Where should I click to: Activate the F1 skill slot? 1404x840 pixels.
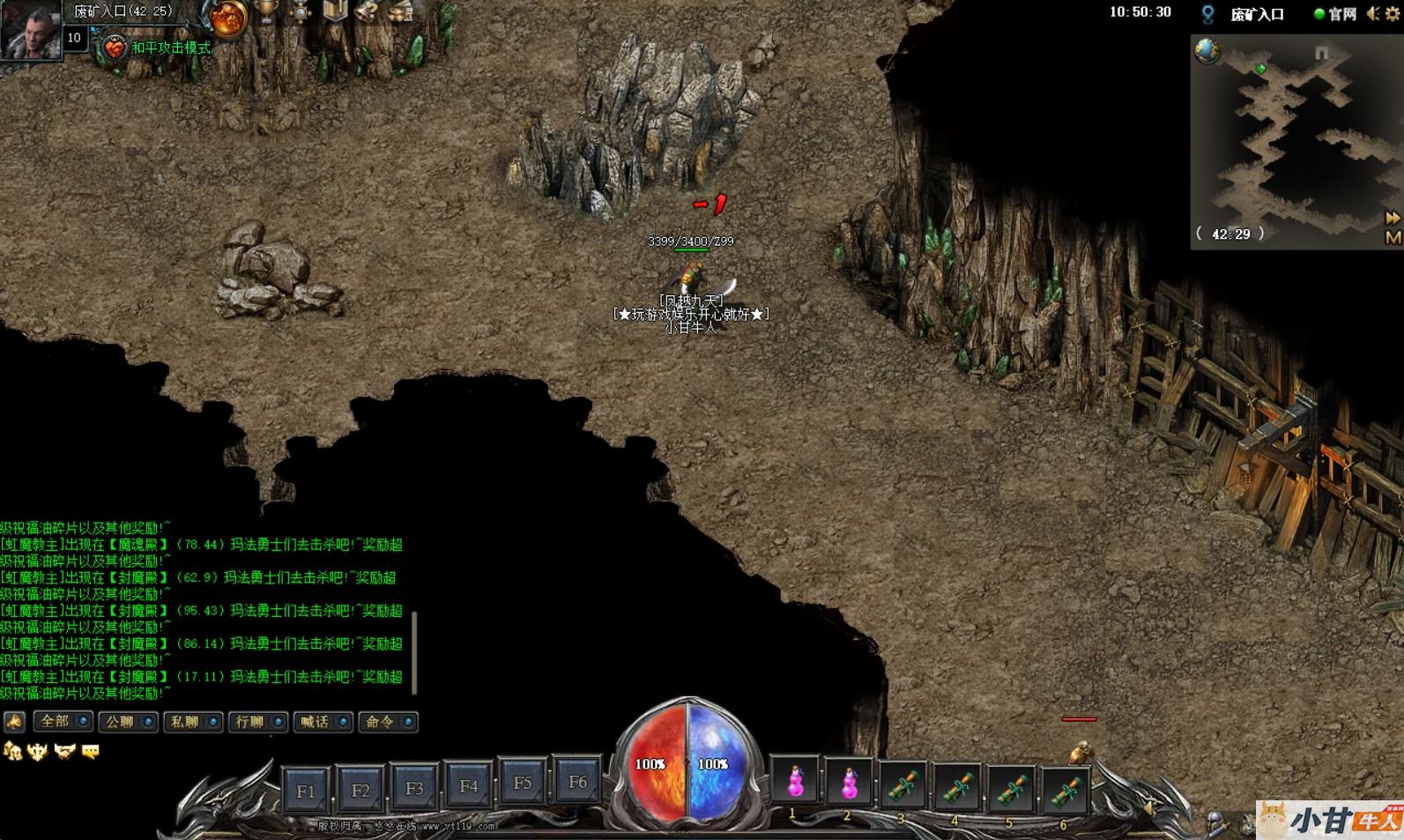click(x=306, y=791)
